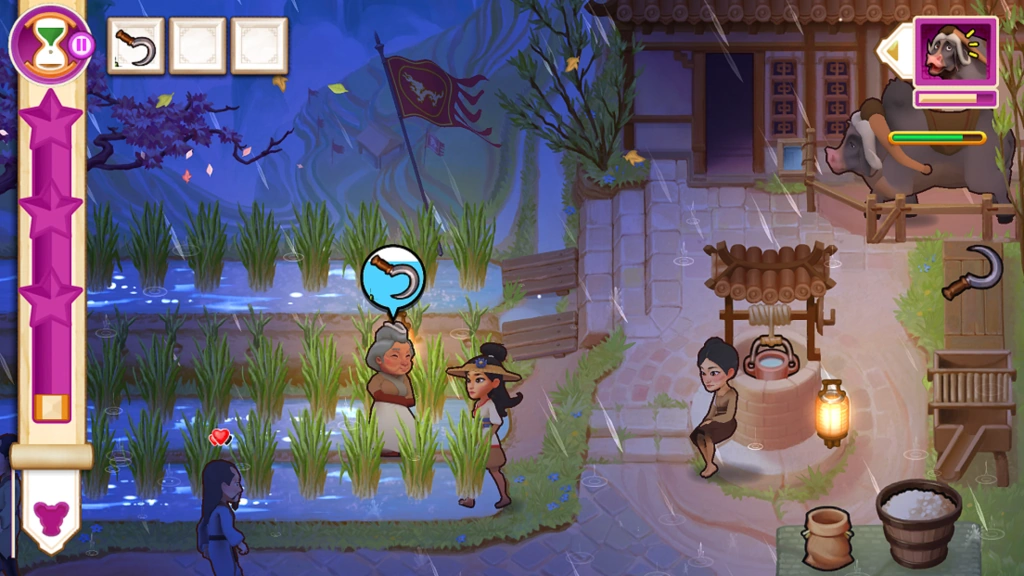Open the buffalo portrait panel
Screen dimensions: 1024x576
[x=954, y=51]
